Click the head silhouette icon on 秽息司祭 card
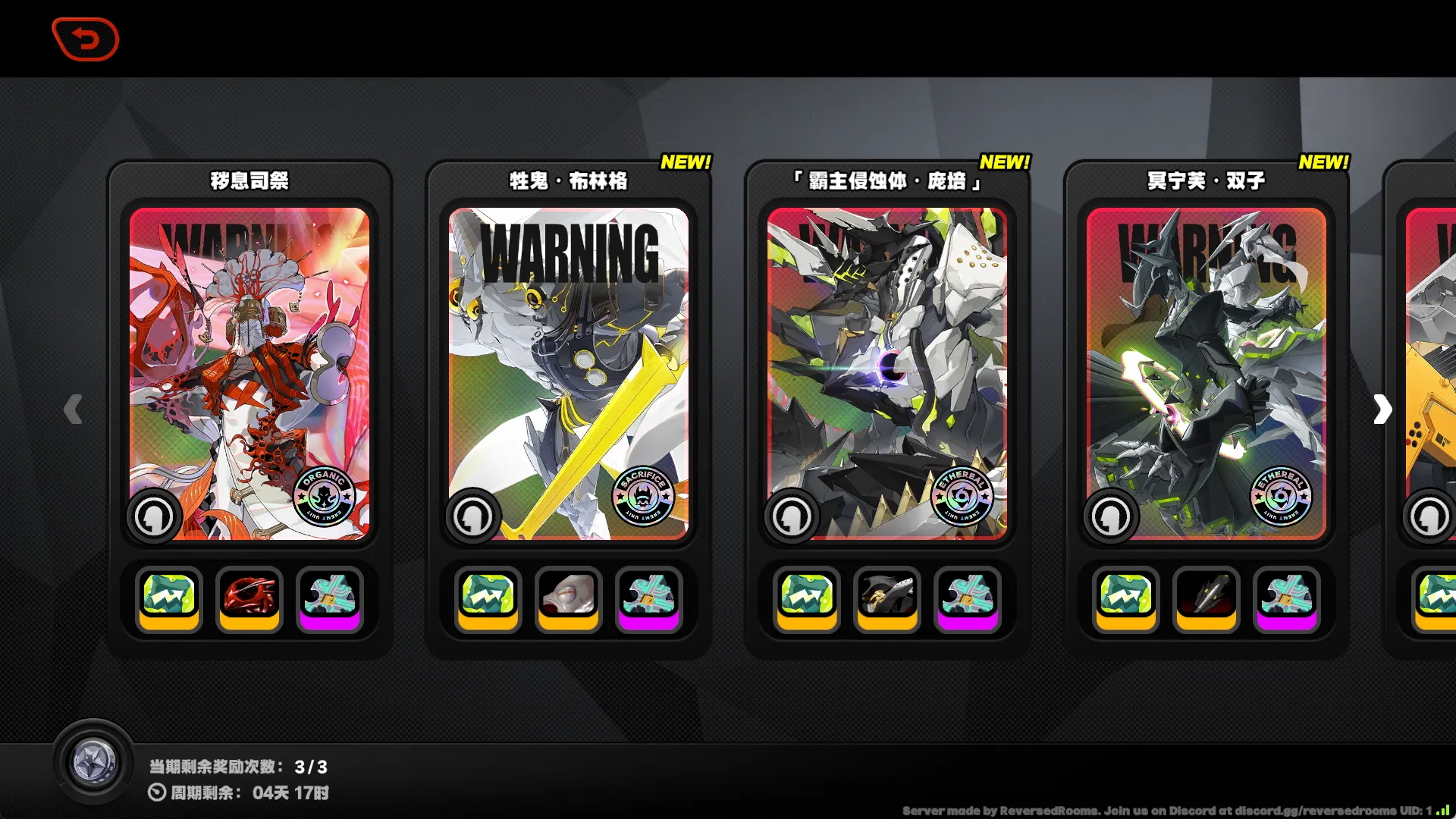This screenshot has height=819, width=1456. click(154, 516)
